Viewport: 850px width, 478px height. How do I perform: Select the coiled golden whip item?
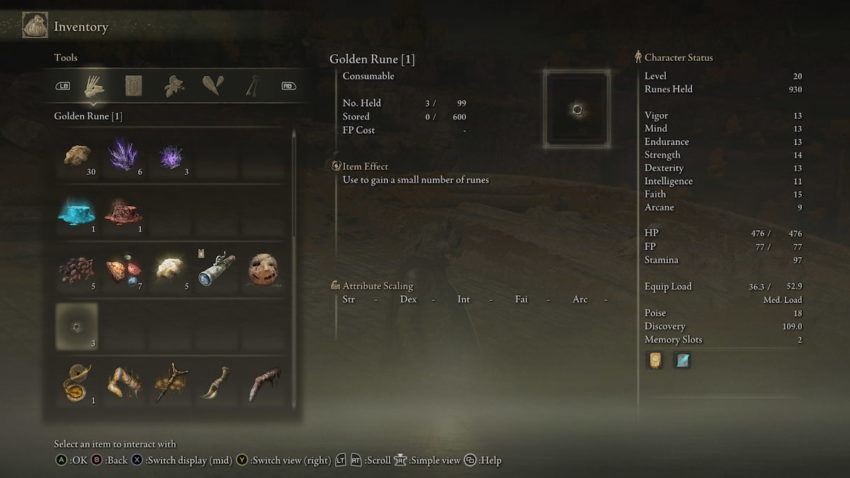(76, 383)
